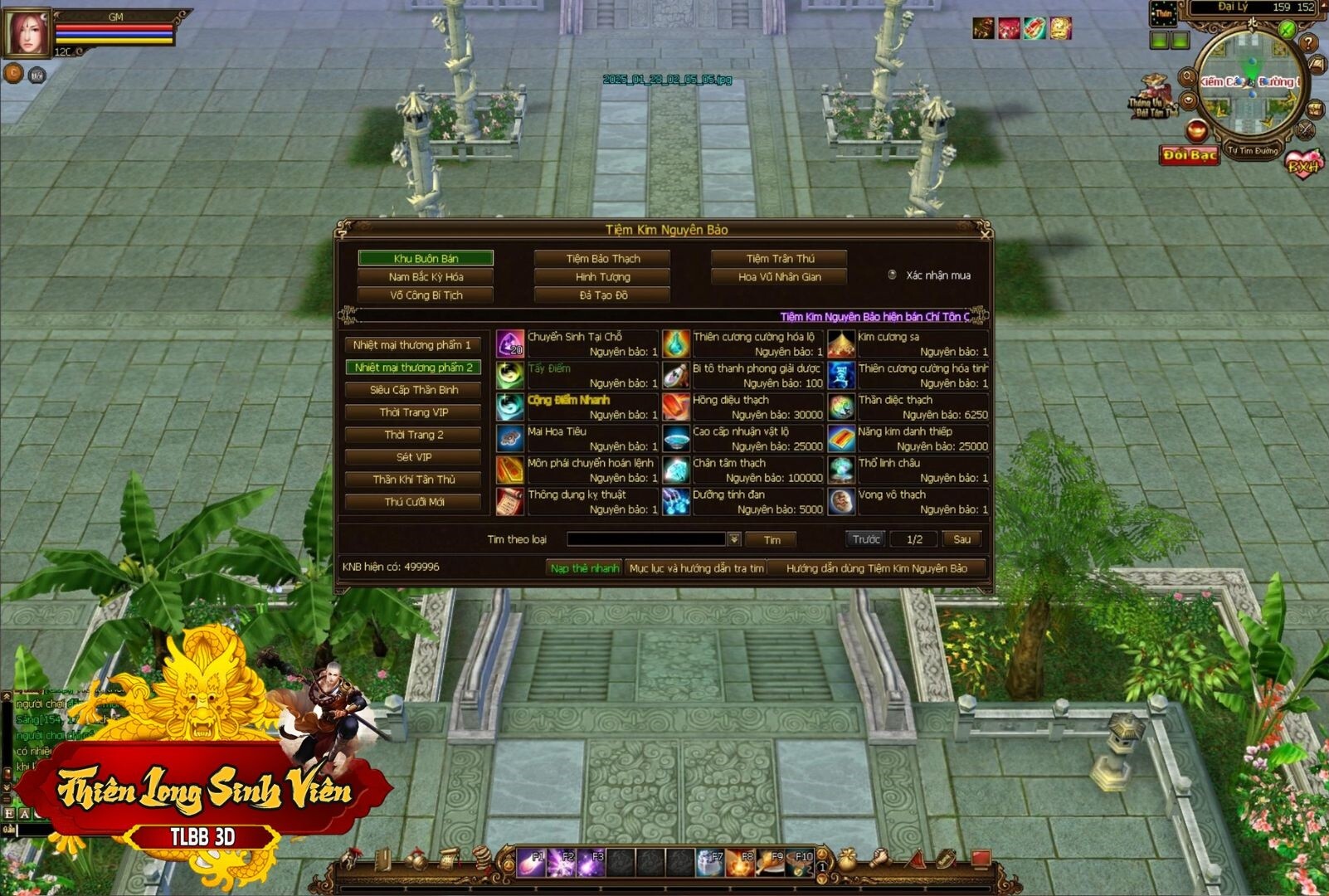Screen dimensions: 1329x896
Task: Close the Tiệm Kim Nguyên Bảo window
Action: 985,234
